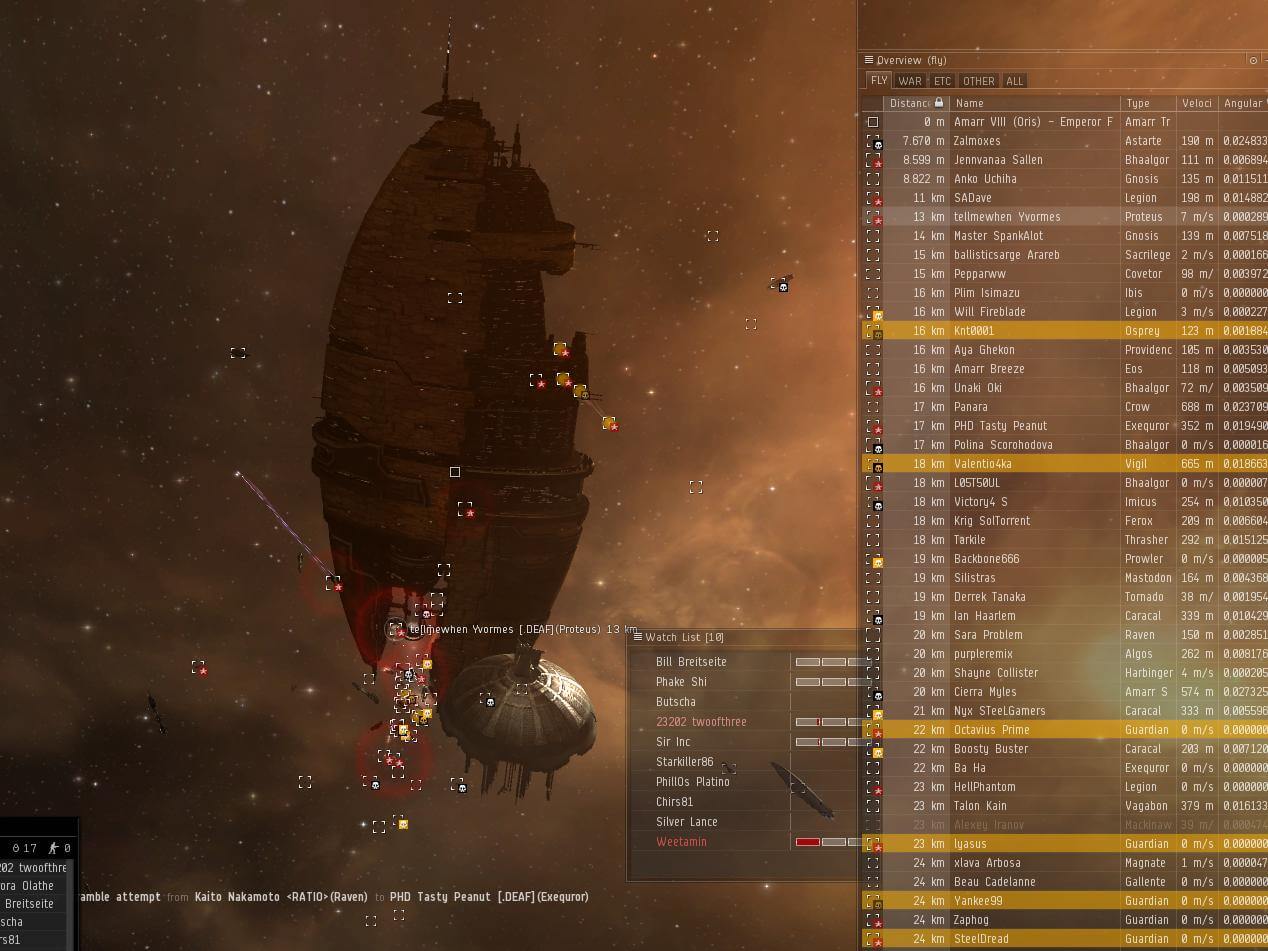Switch to the ALL overview tab
Screen dimensions: 1268x951
1014,81
